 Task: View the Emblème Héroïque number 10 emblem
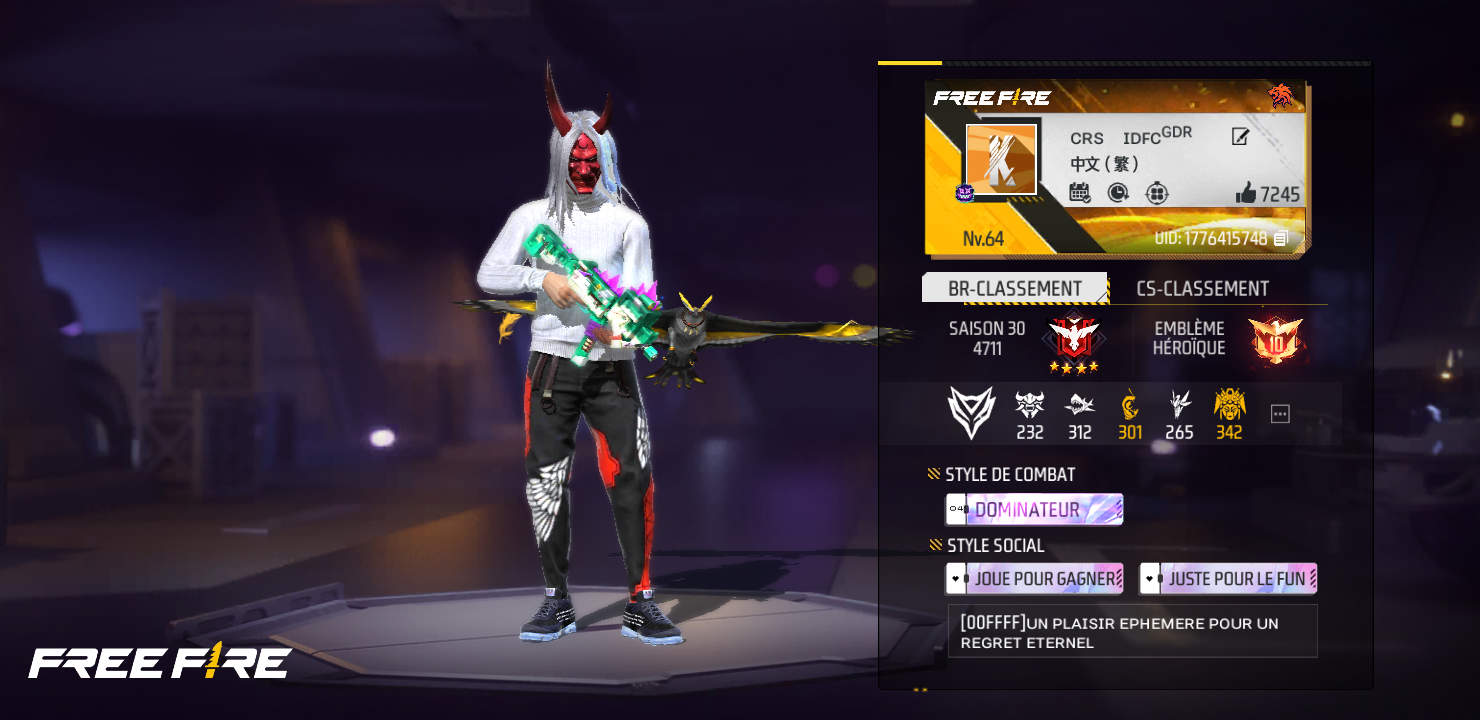point(1275,340)
